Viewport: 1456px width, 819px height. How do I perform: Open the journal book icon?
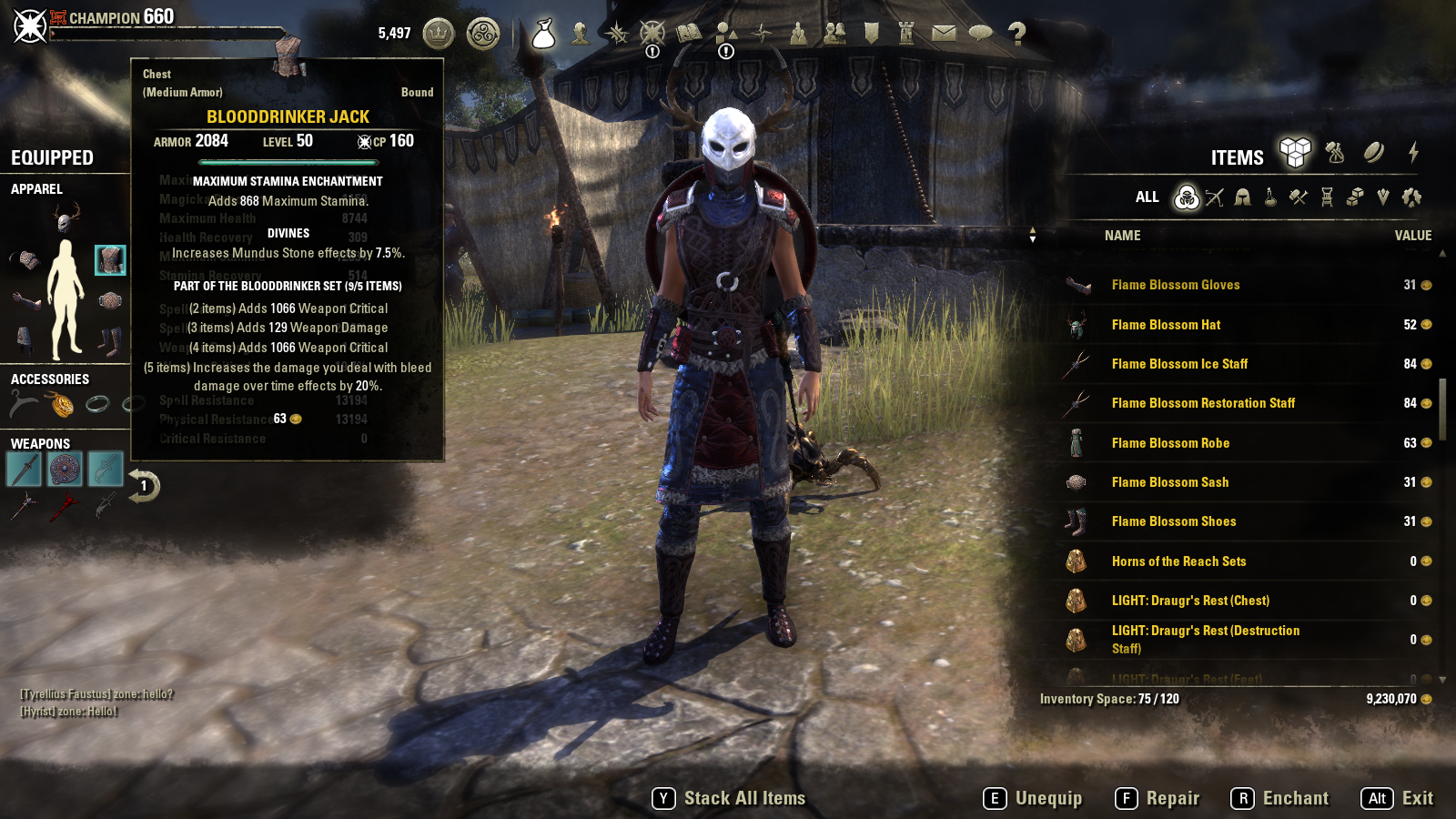click(x=689, y=34)
